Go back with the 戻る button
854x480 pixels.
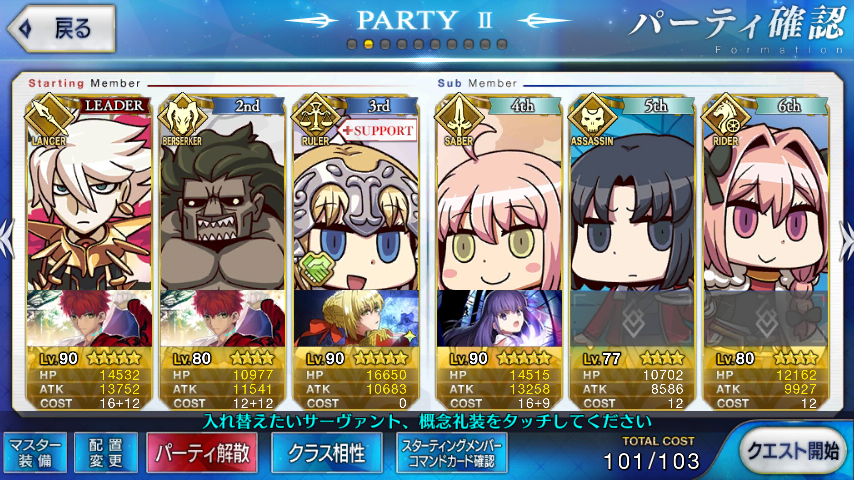tap(60, 28)
